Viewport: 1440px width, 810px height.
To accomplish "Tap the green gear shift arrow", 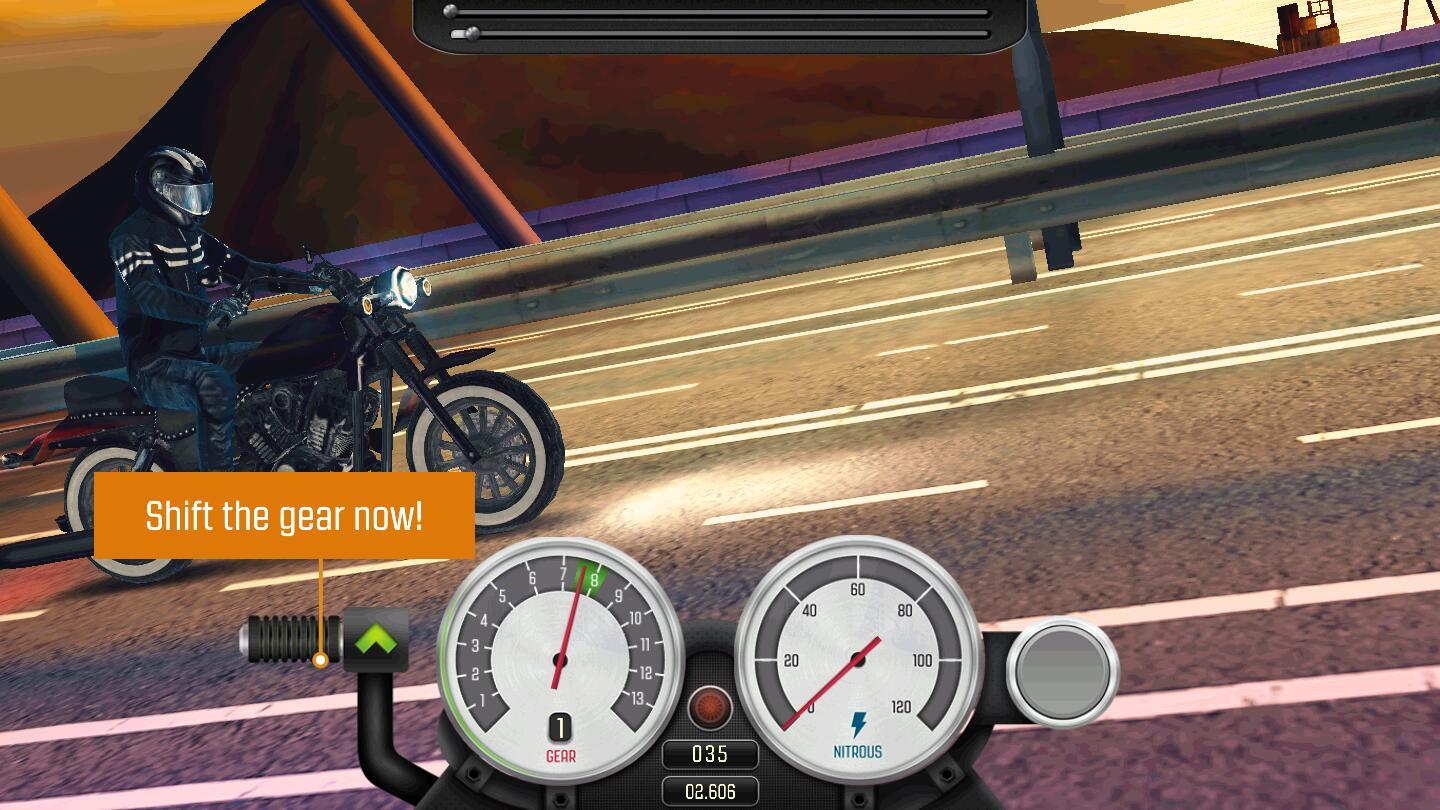I will 376,638.
